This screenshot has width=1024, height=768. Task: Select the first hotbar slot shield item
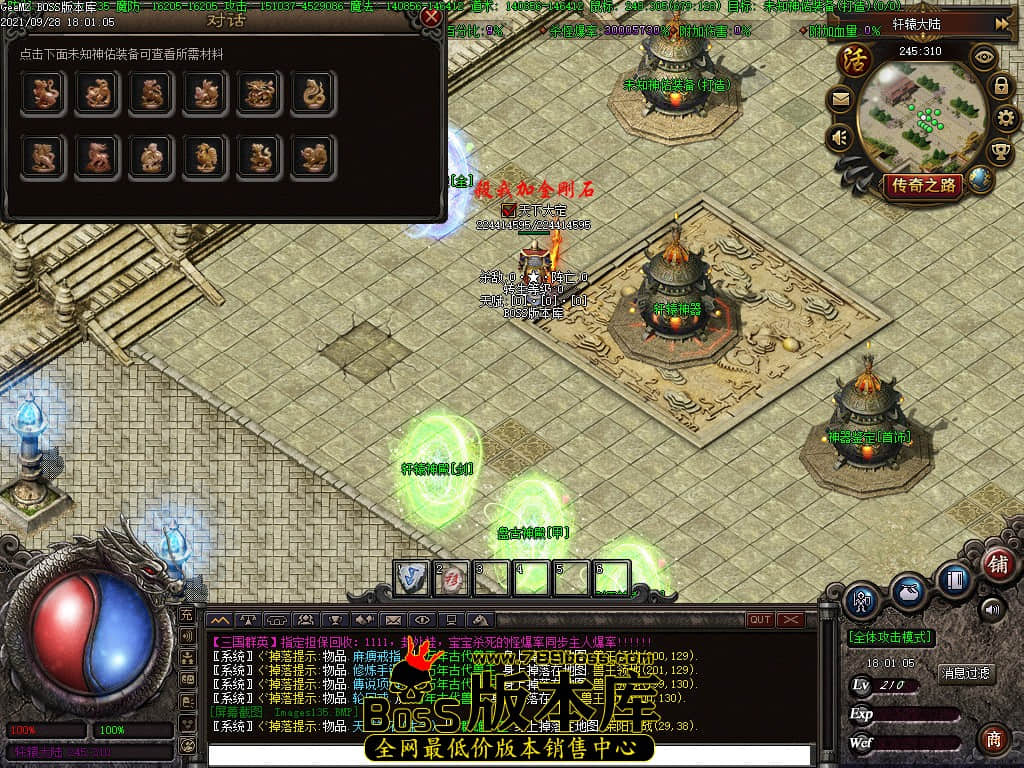(x=412, y=578)
